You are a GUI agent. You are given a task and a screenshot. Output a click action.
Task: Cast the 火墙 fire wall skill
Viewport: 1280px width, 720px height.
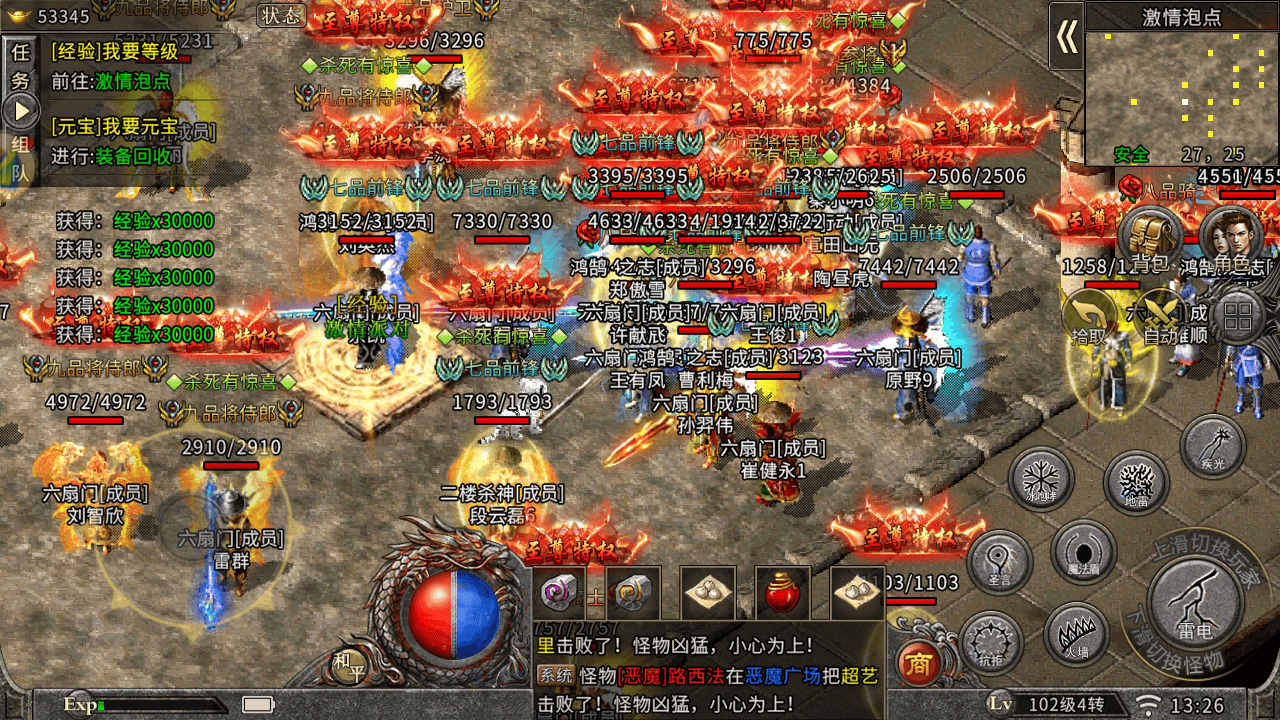tap(1076, 635)
